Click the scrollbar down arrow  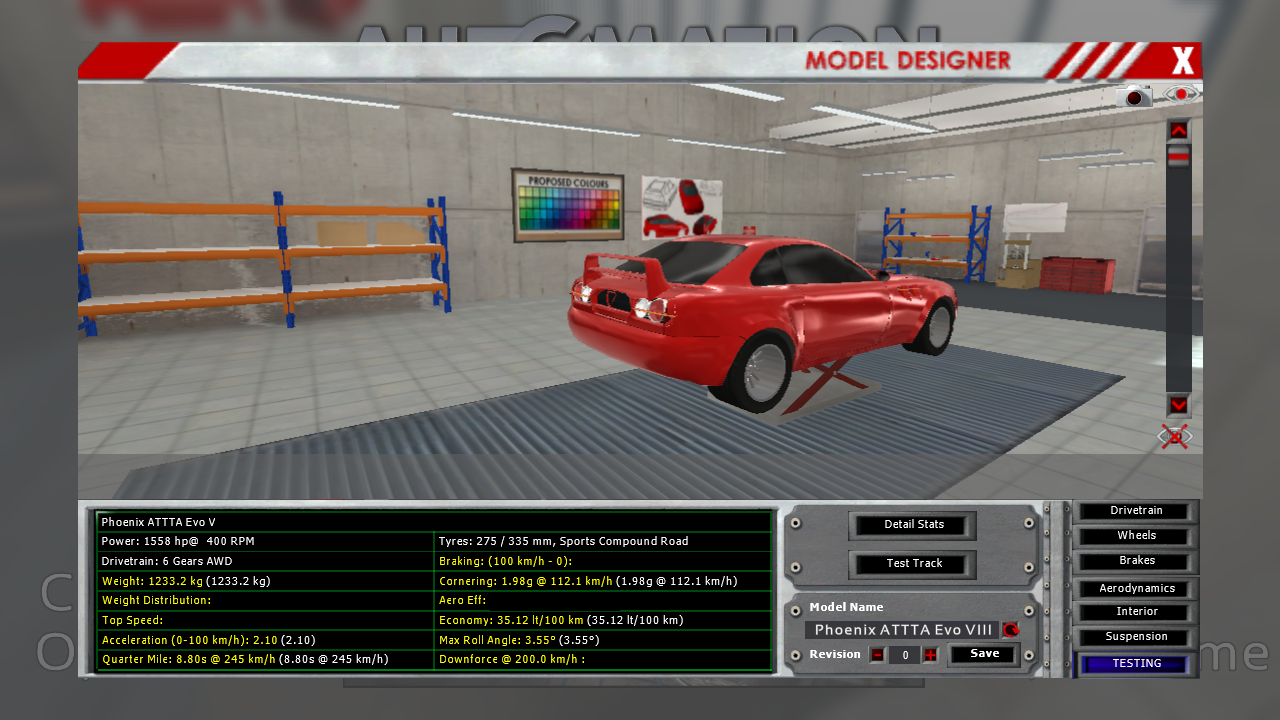(x=1179, y=405)
